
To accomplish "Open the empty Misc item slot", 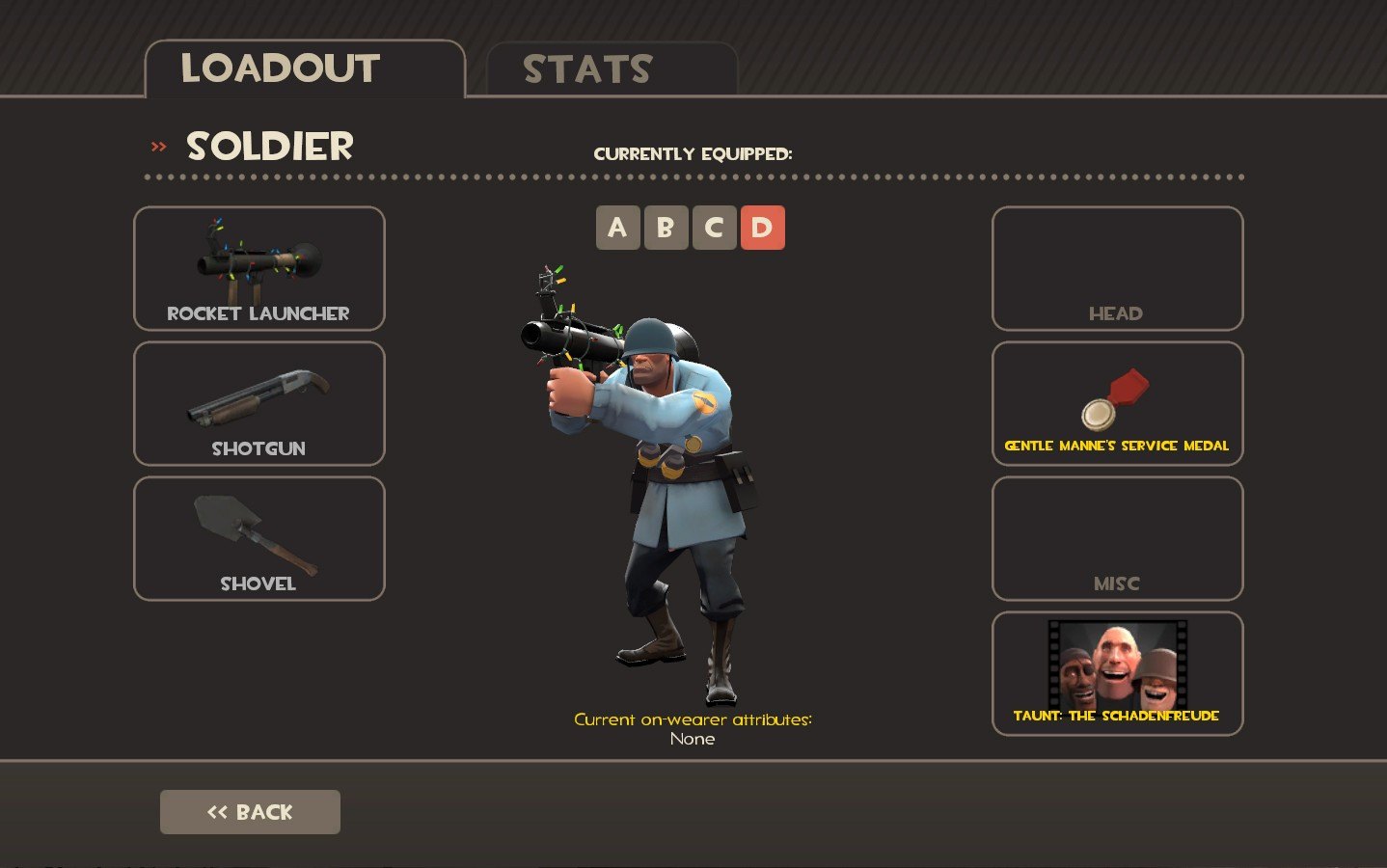I will [x=1117, y=539].
